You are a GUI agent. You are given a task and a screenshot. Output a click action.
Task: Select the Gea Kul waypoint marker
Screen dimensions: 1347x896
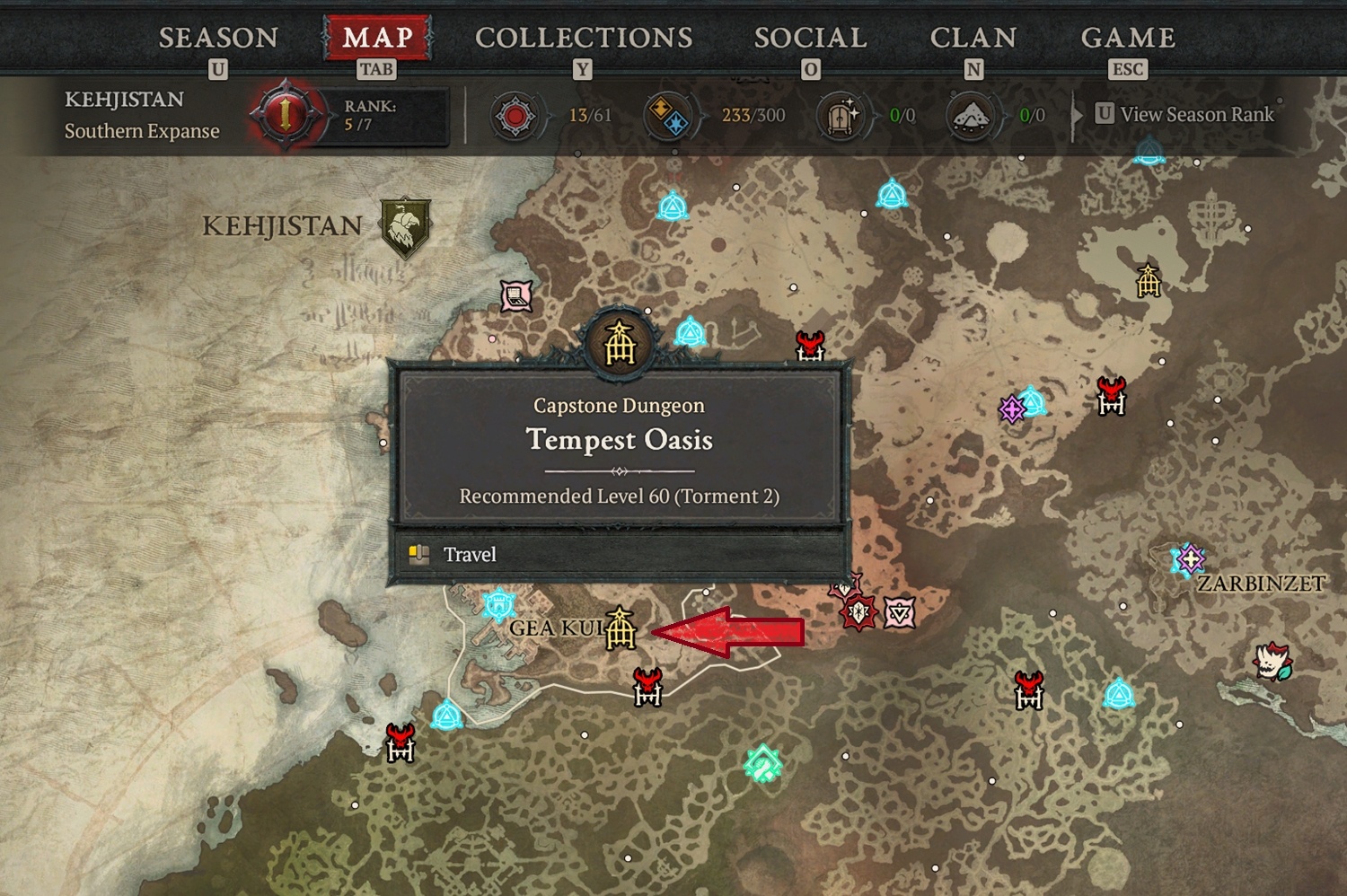coord(498,603)
